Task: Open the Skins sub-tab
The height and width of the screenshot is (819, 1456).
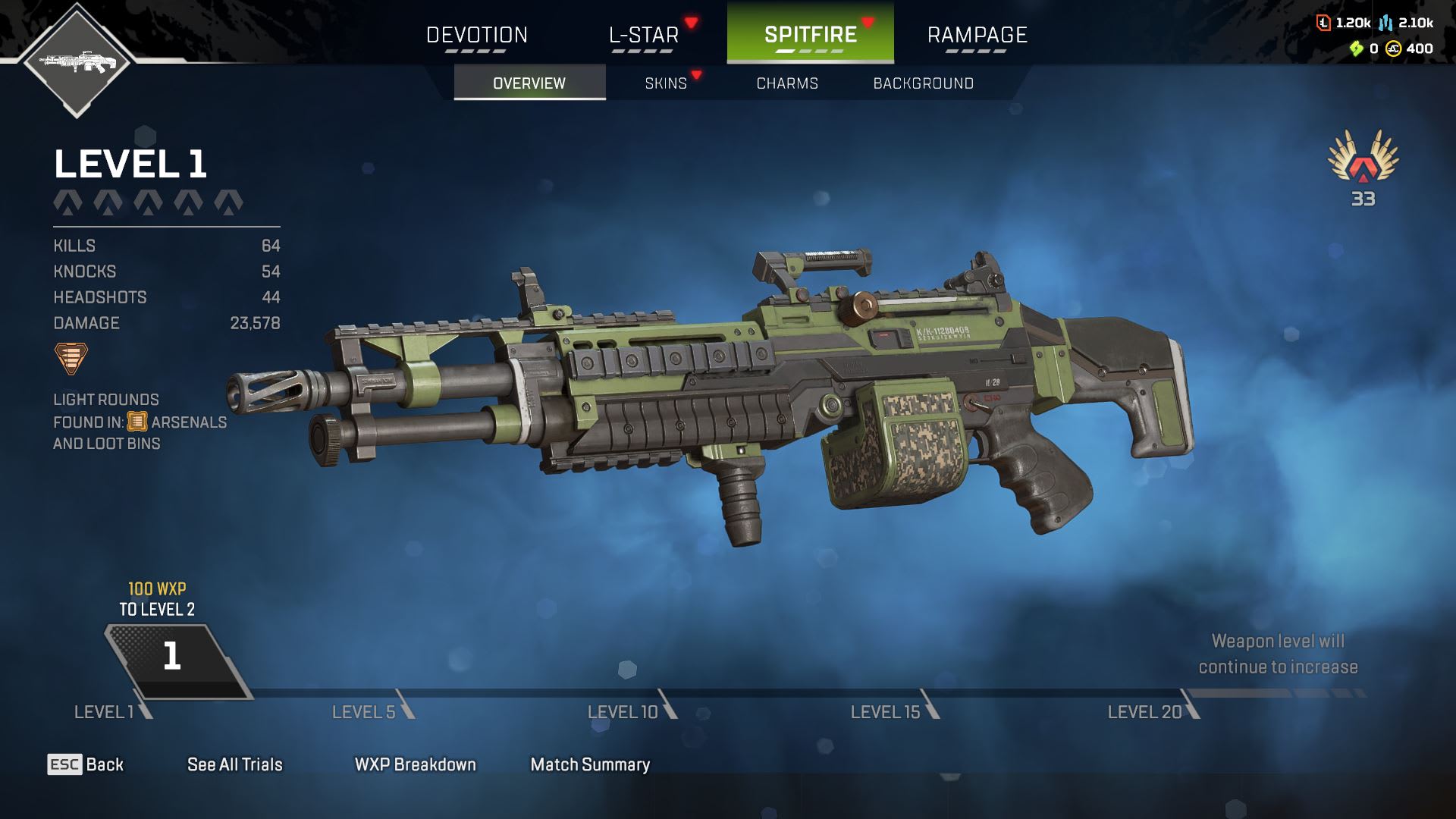Action: click(x=666, y=83)
